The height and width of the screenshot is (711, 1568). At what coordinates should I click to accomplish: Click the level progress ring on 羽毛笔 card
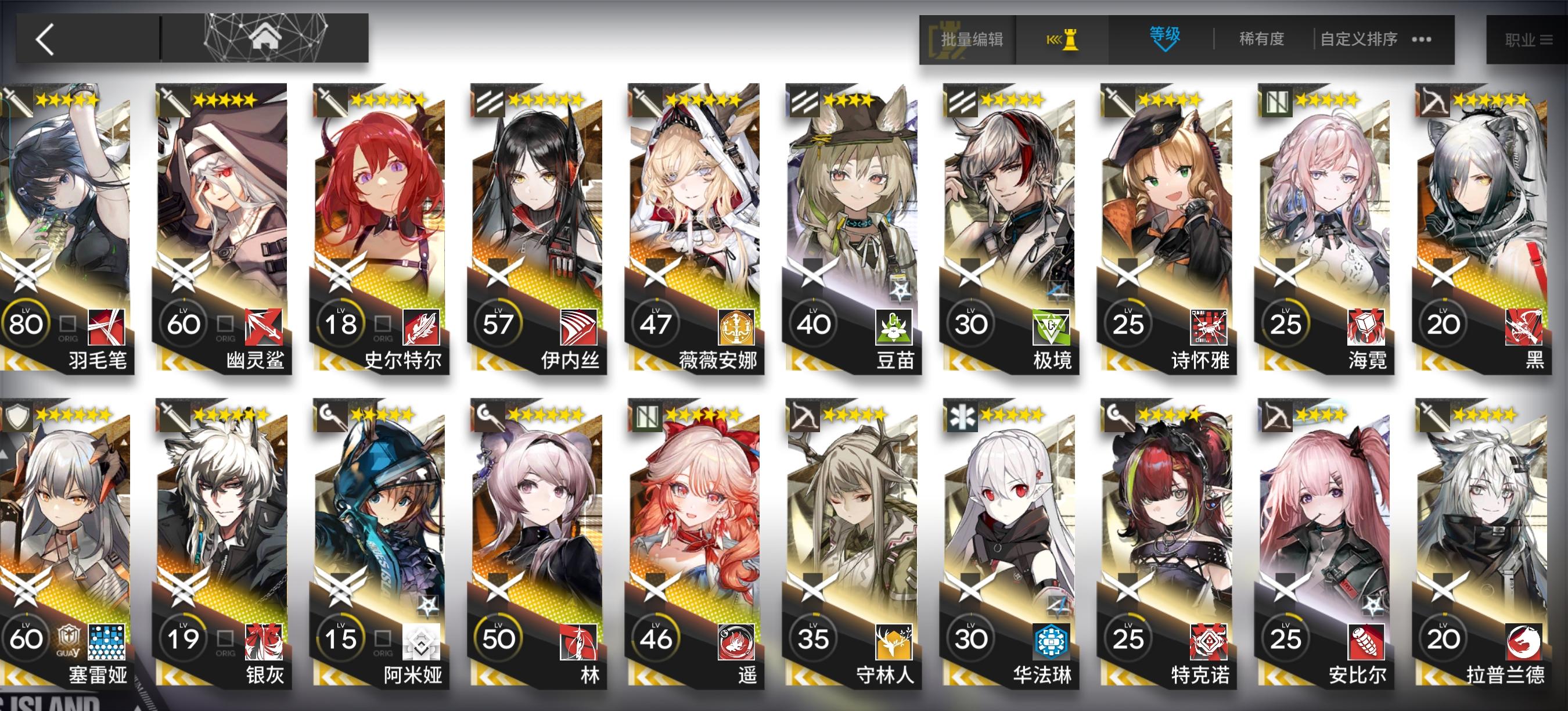click(x=26, y=325)
